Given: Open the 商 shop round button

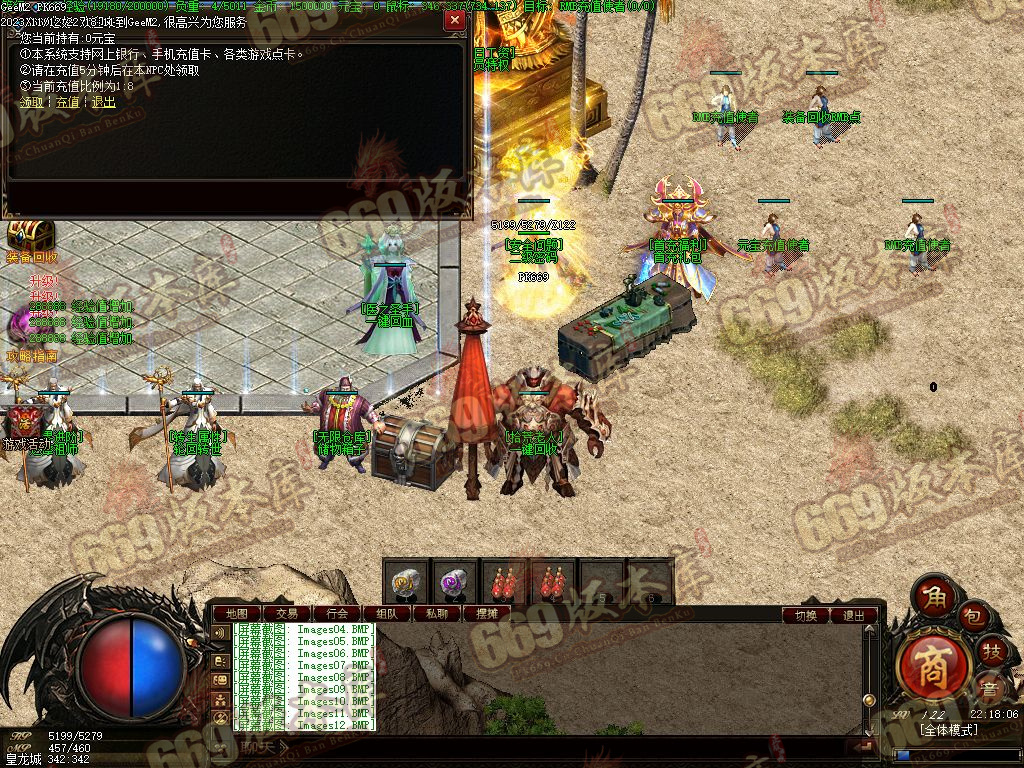Looking at the screenshot, I should tap(932, 662).
